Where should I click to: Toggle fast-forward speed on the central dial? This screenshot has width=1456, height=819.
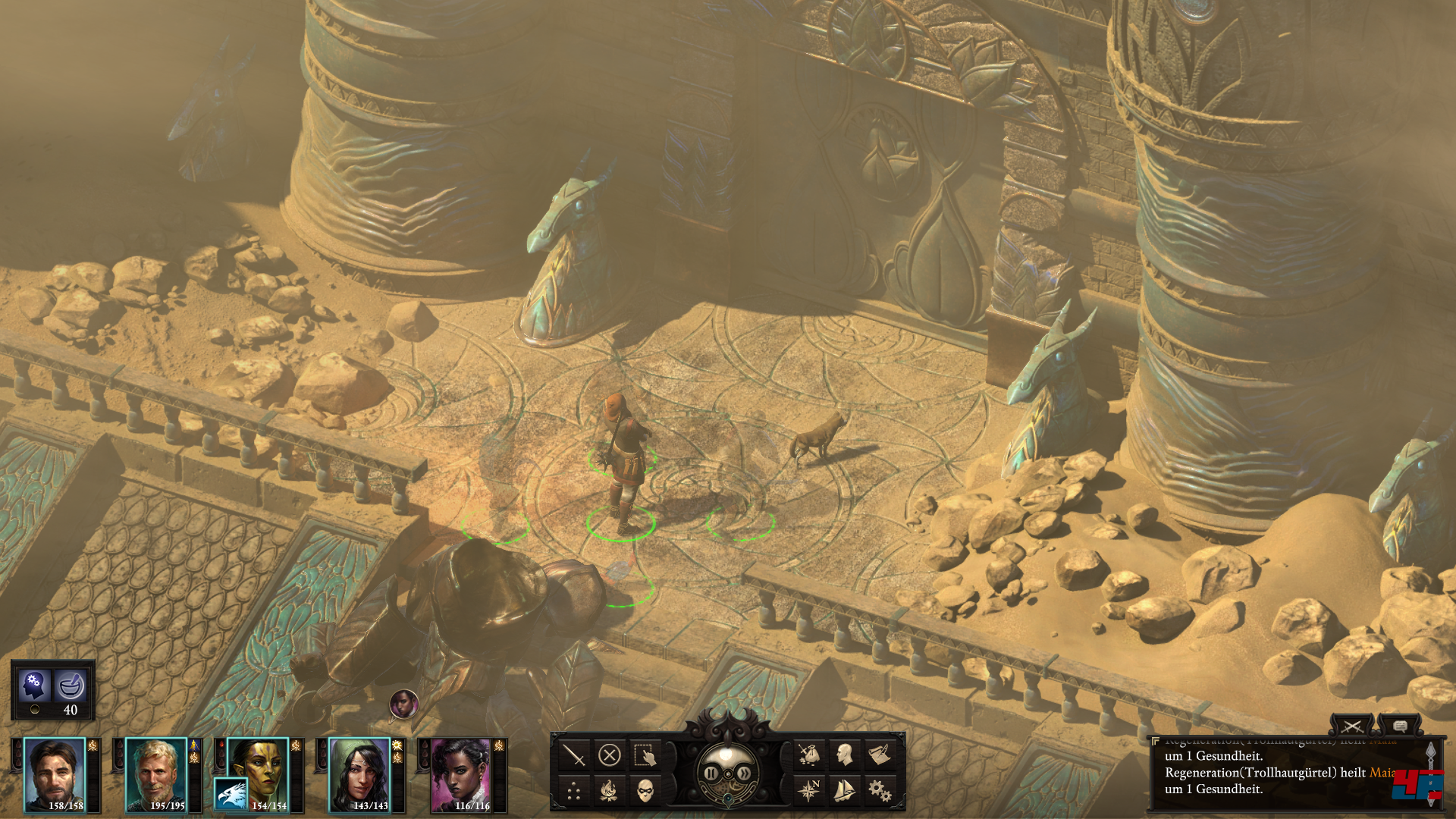click(x=745, y=773)
